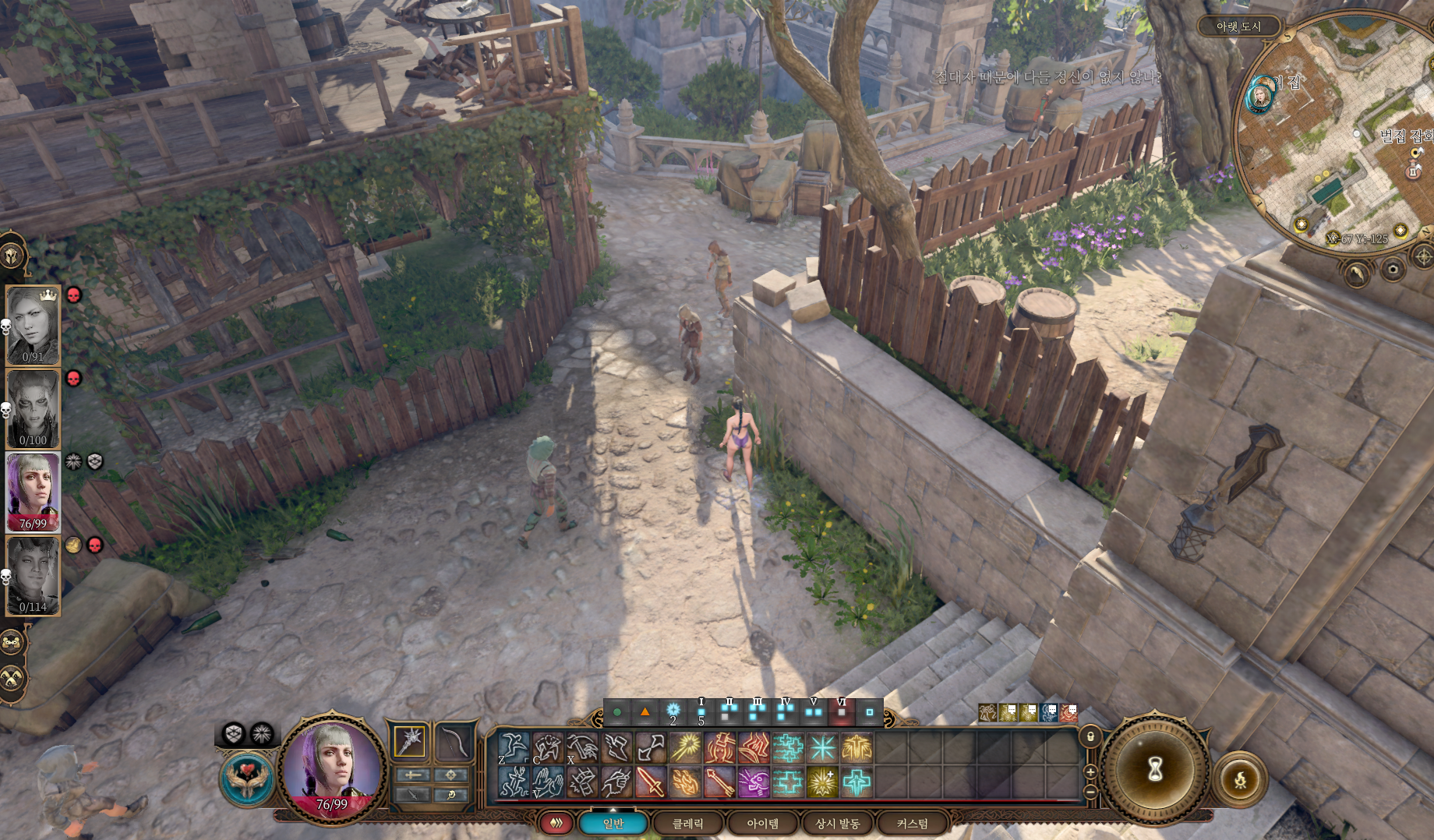The image size is (1434, 840).
Task: Click the red arrows button left of tabs
Action: point(556,824)
